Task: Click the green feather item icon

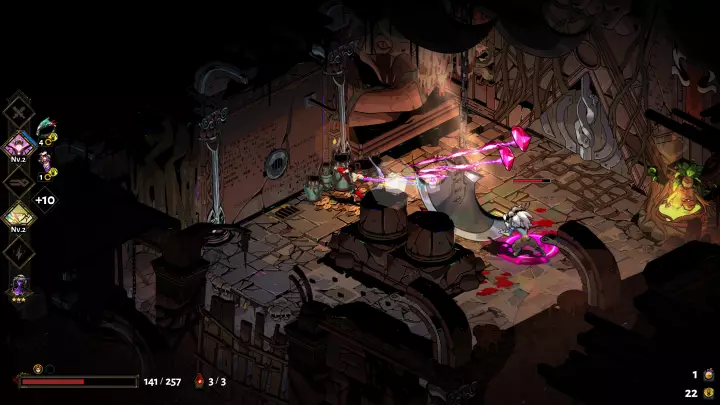Action: [49, 127]
